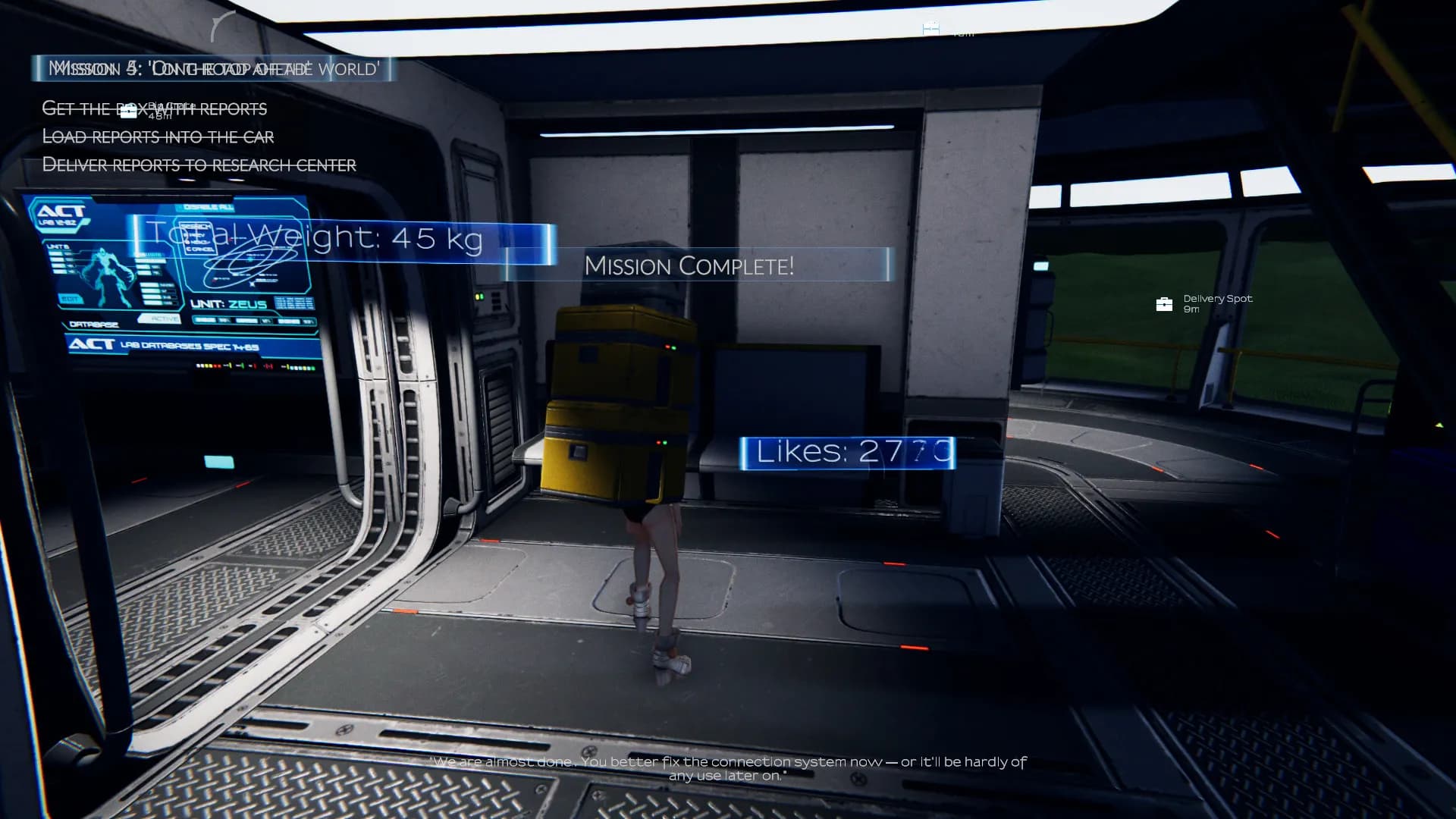Viewport: 1456px width, 819px height.
Task: Select the Mission 5 title banner
Action: [214, 69]
